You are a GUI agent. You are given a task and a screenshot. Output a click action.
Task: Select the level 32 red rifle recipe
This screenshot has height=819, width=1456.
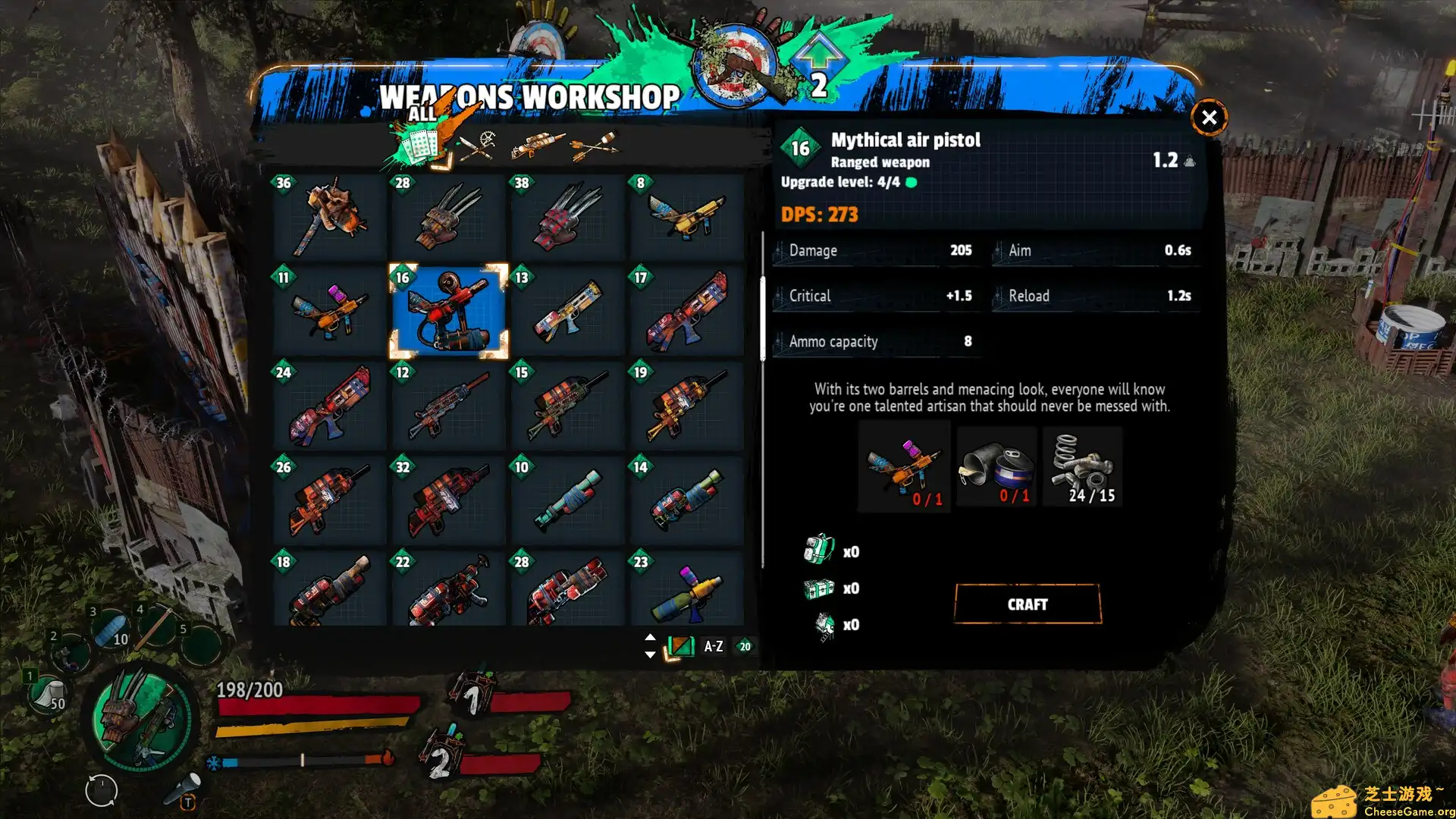[449, 500]
